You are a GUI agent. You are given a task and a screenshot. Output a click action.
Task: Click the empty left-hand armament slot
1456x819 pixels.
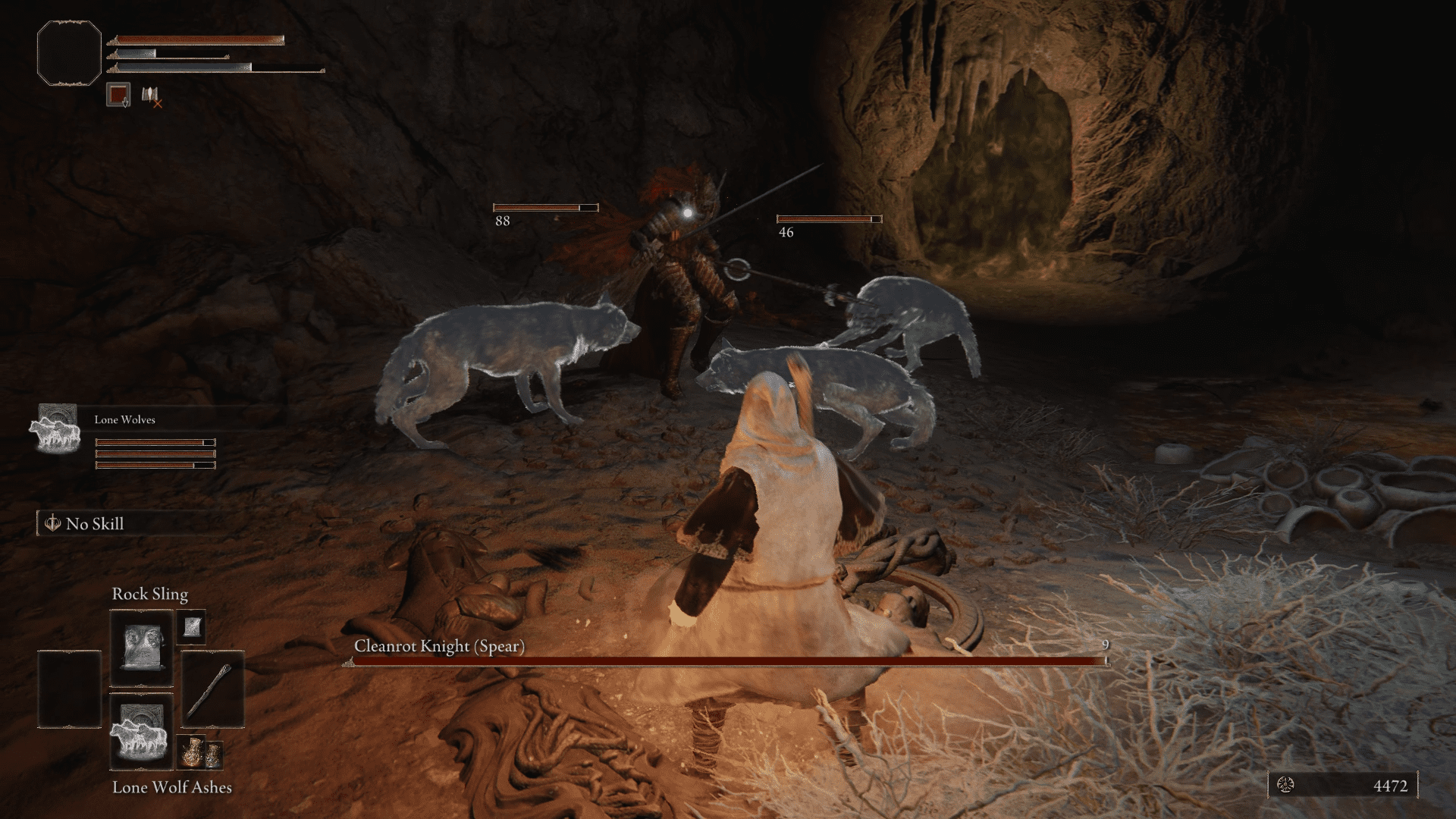[x=70, y=689]
